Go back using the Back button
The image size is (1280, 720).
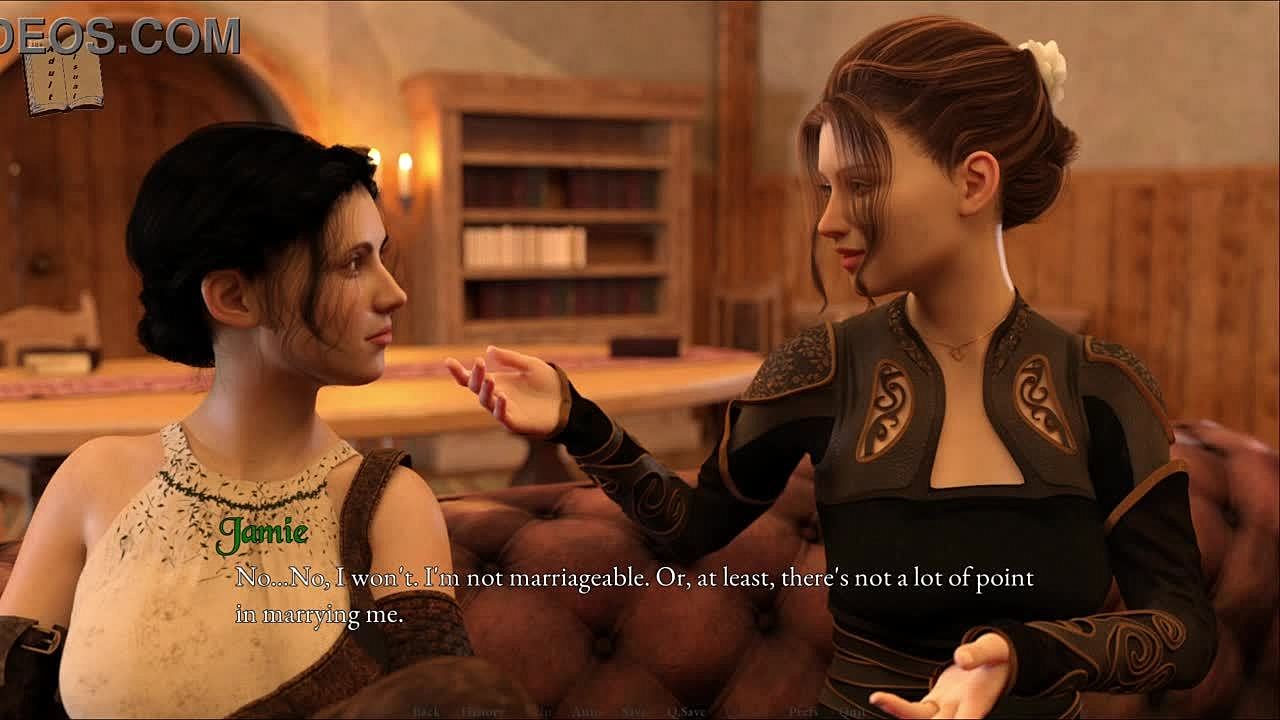(x=426, y=712)
